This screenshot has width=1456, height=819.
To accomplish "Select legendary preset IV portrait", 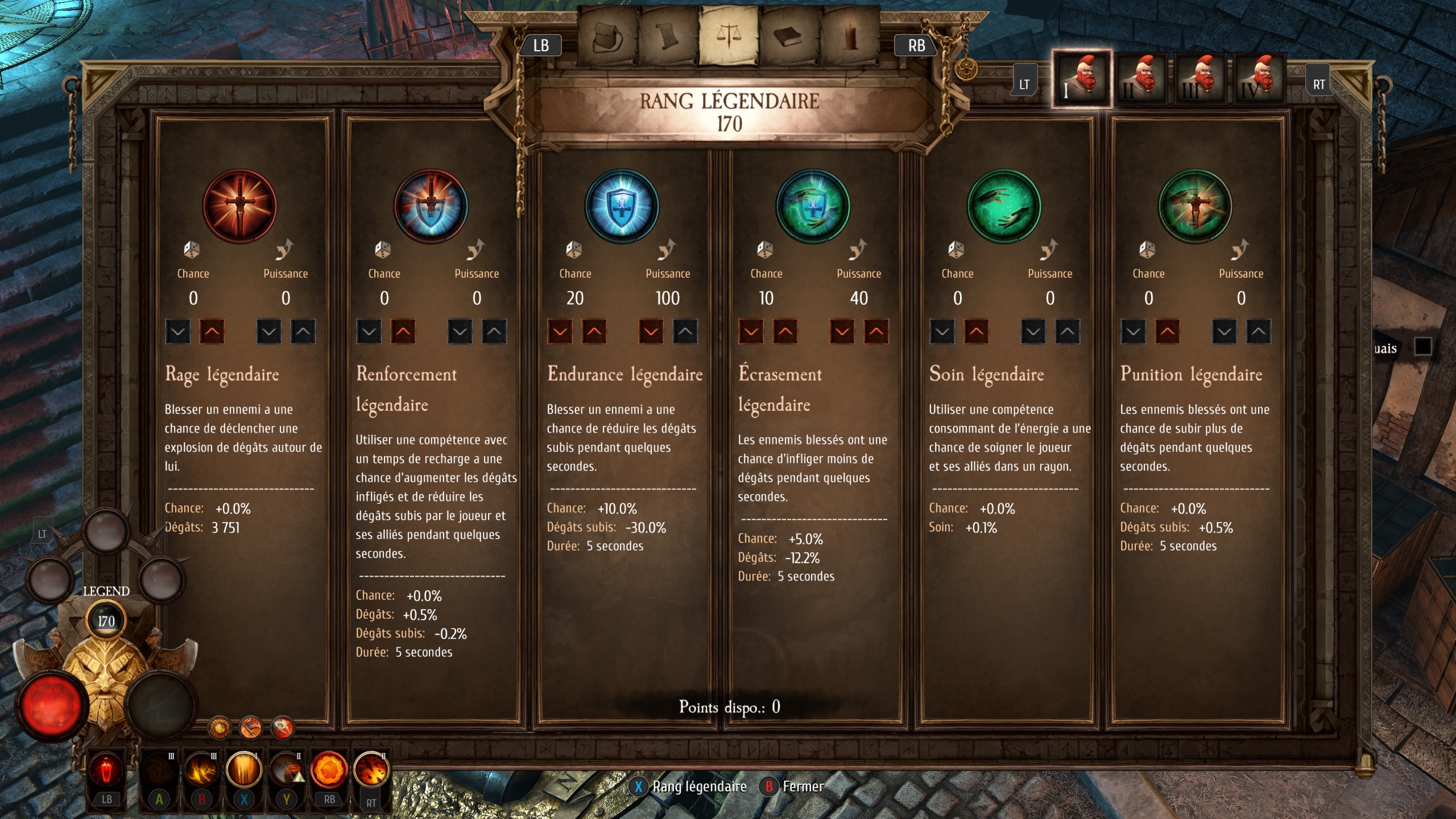I will pos(1260,80).
